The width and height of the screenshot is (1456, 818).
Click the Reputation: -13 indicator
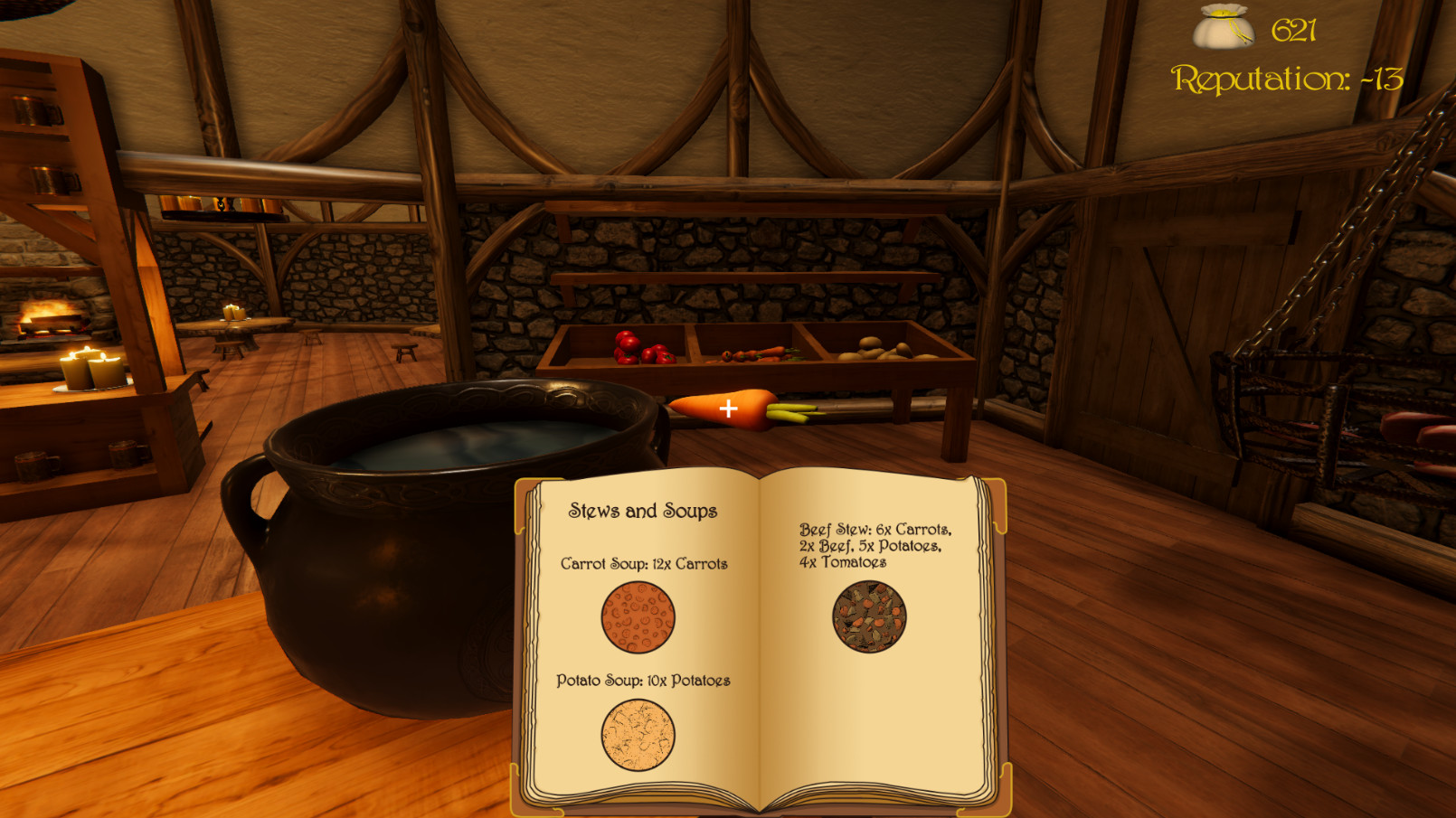coord(1287,80)
